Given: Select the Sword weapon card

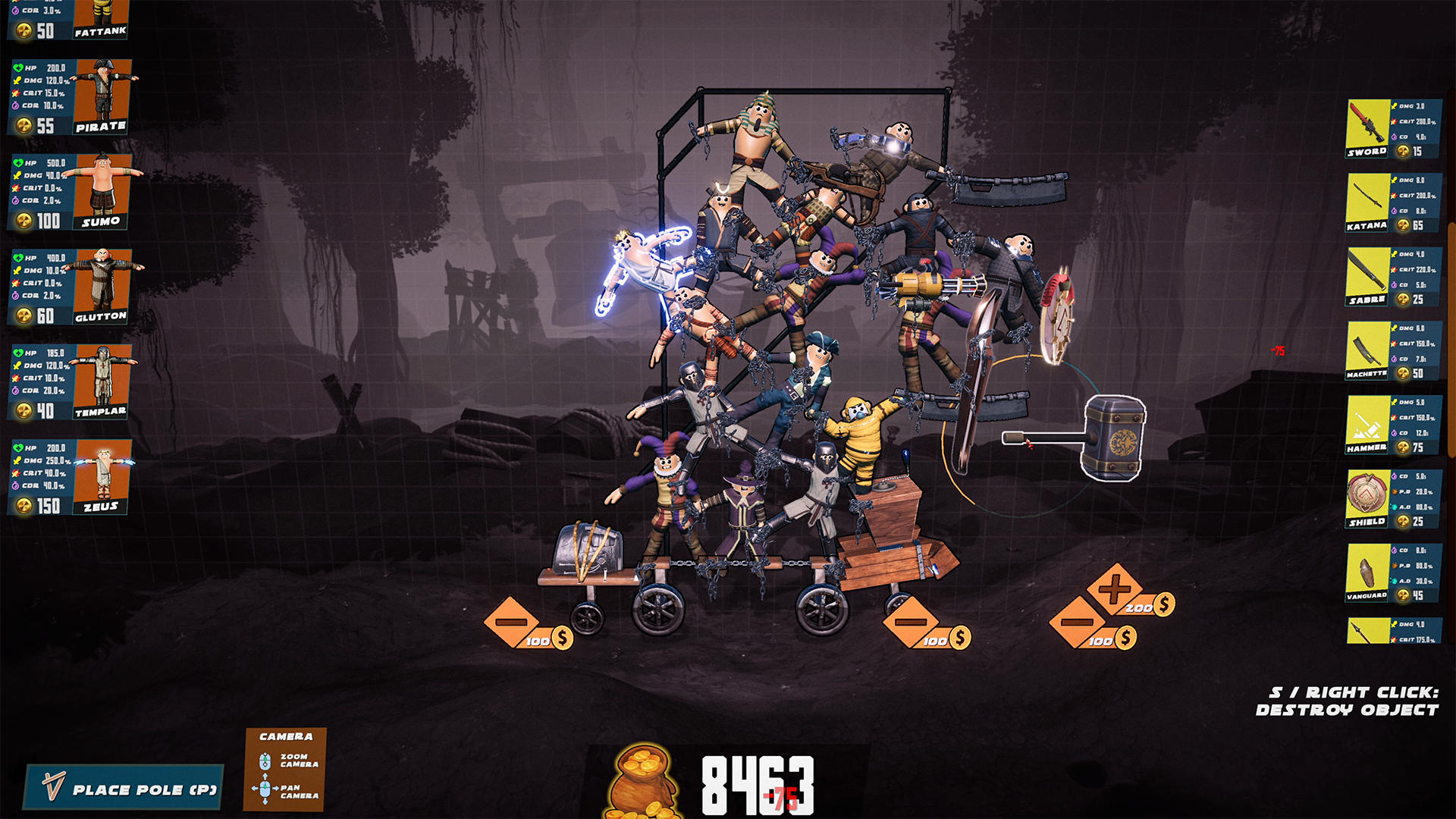Looking at the screenshot, I should [x=1391, y=129].
